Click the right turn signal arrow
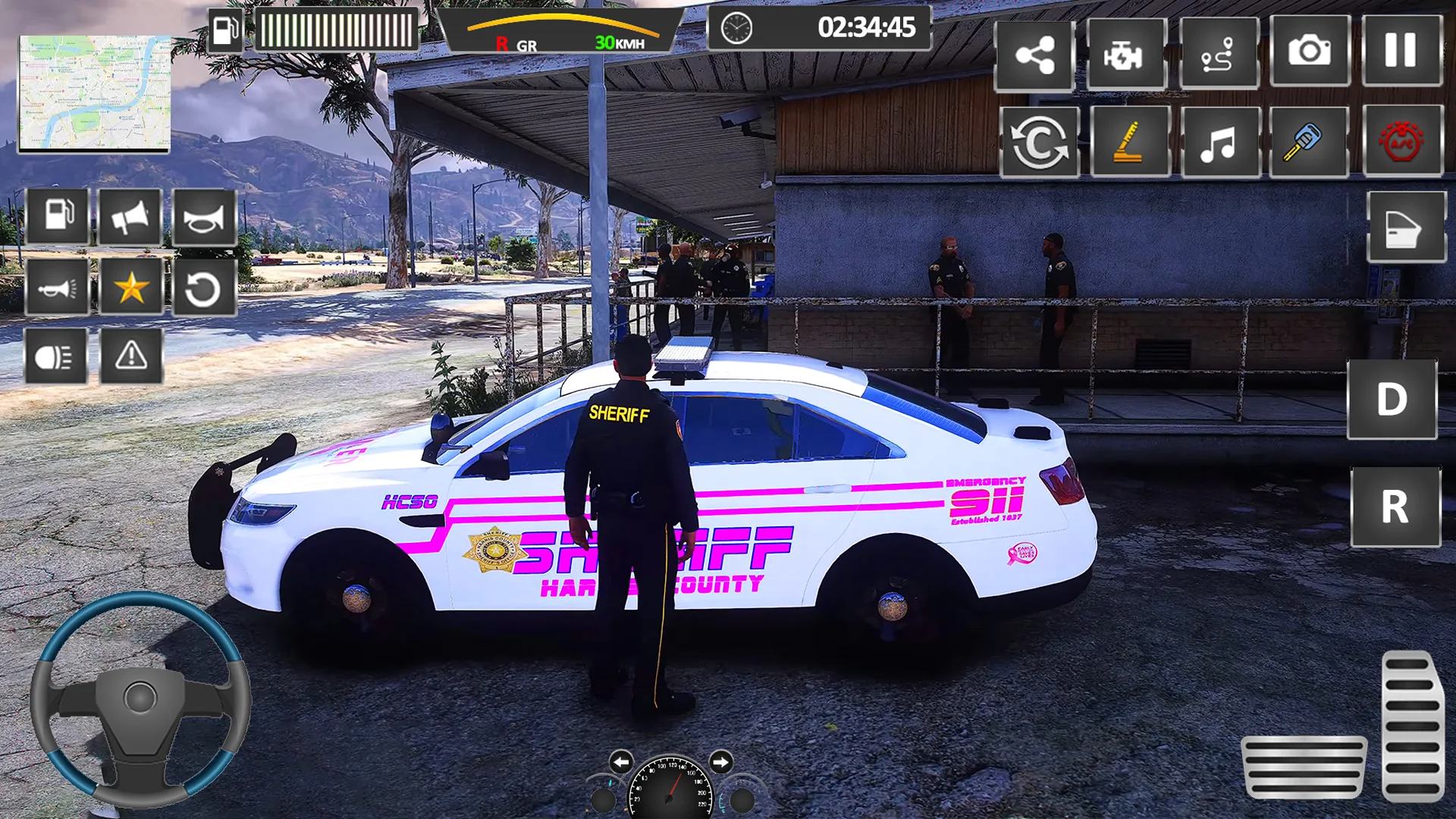Screen dimensions: 1456x819 point(720,761)
